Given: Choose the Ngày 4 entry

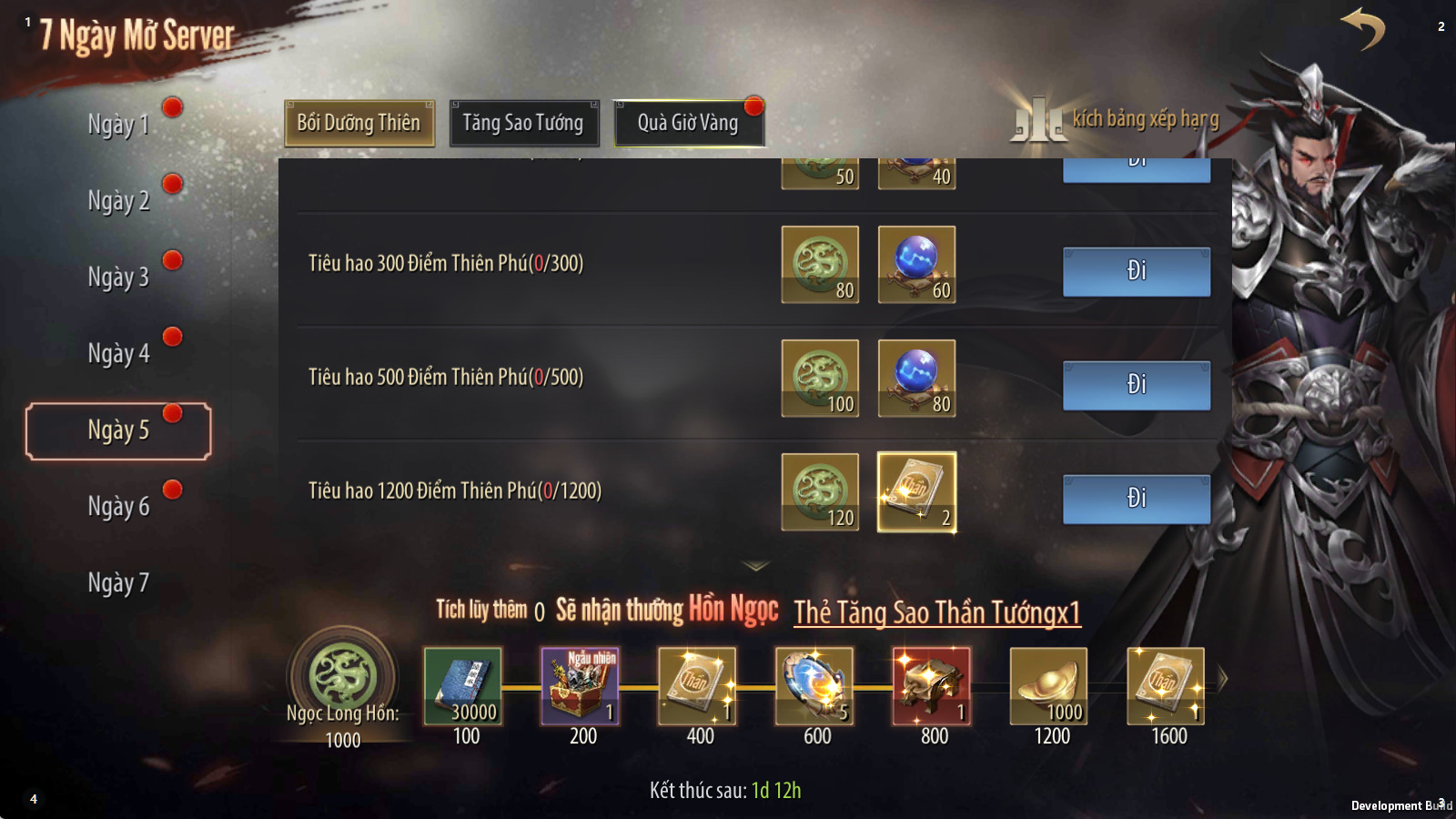Looking at the screenshot, I should point(118,354).
